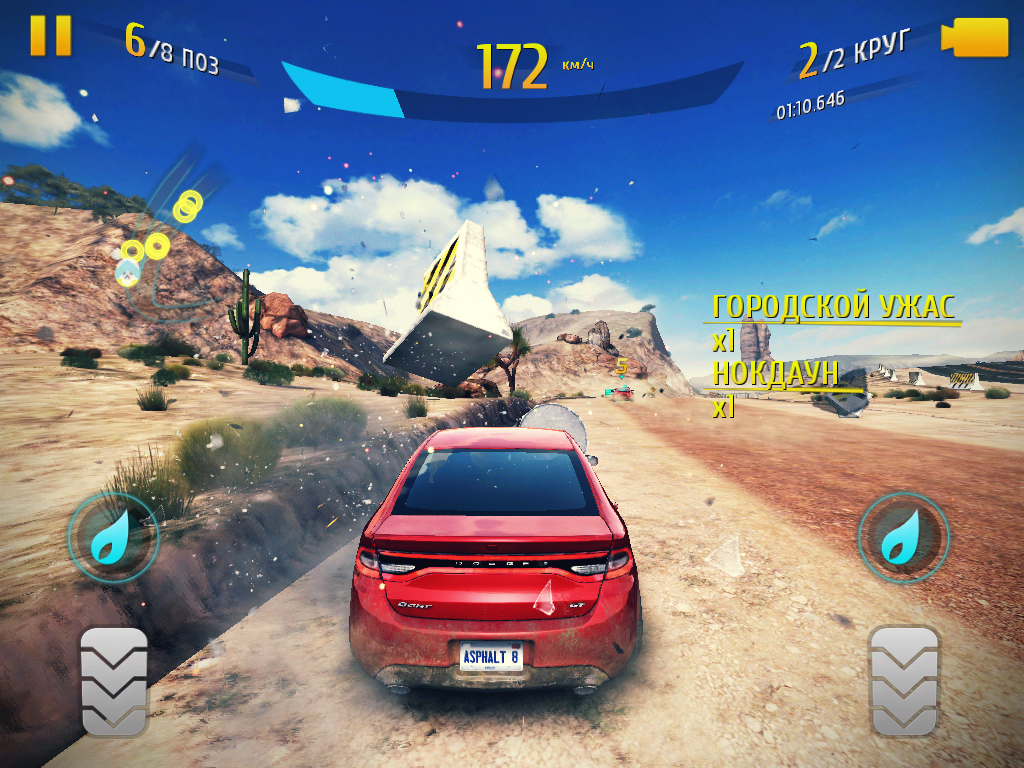The height and width of the screenshot is (768, 1024).
Task: Pause the race with the pause button
Action: 50,35
